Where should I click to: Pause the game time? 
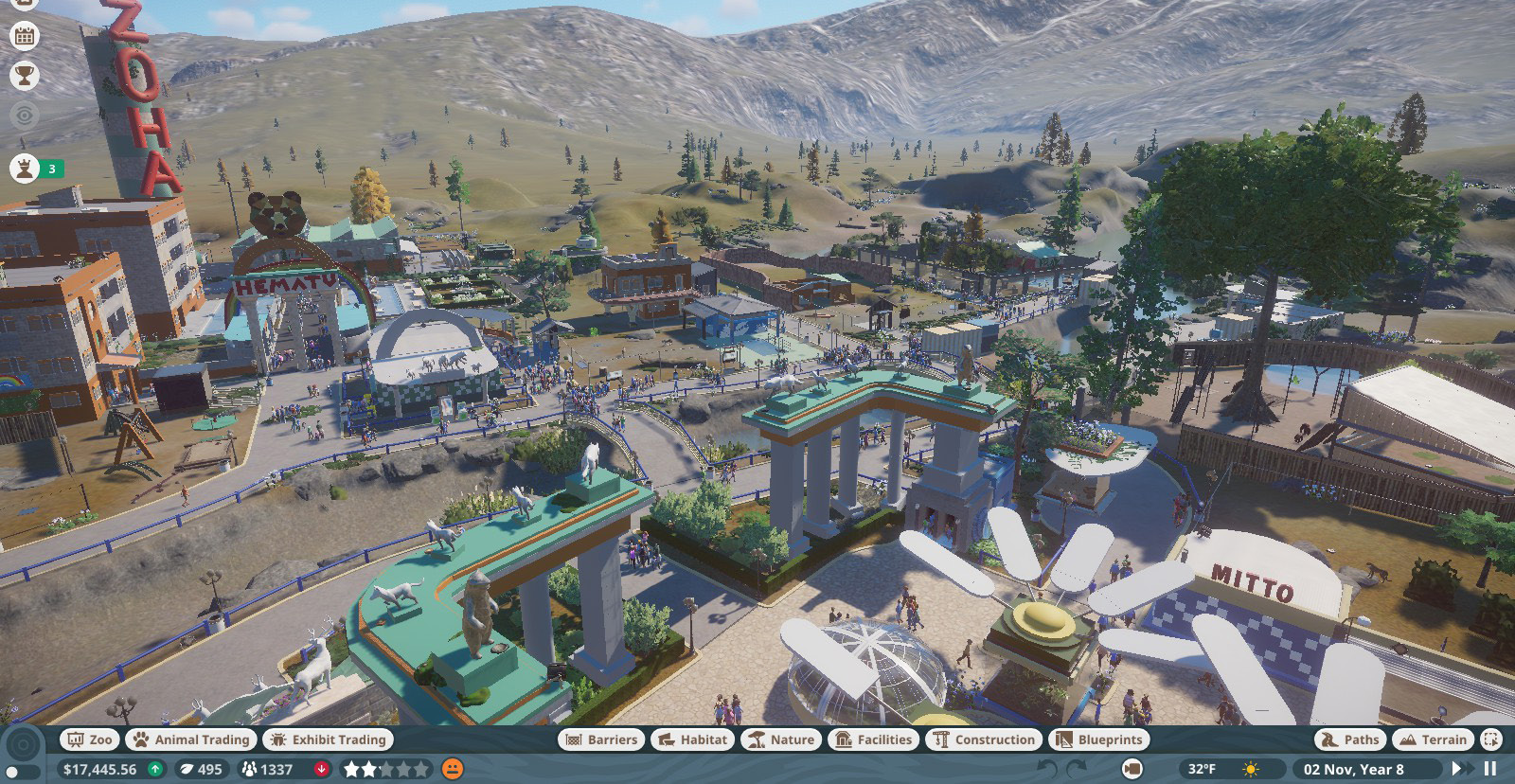[1490, 769]
